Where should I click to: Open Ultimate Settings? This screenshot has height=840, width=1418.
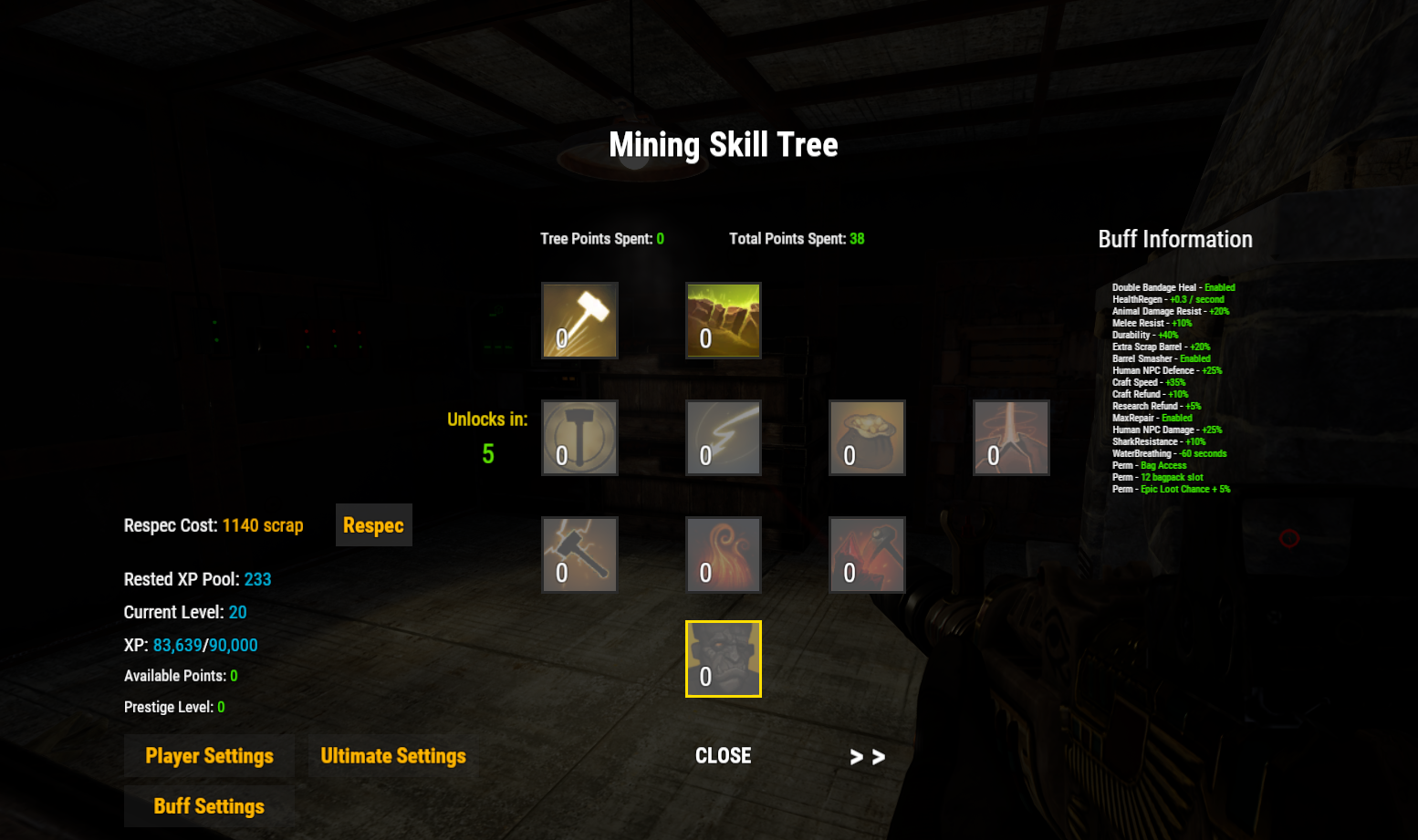393,756
